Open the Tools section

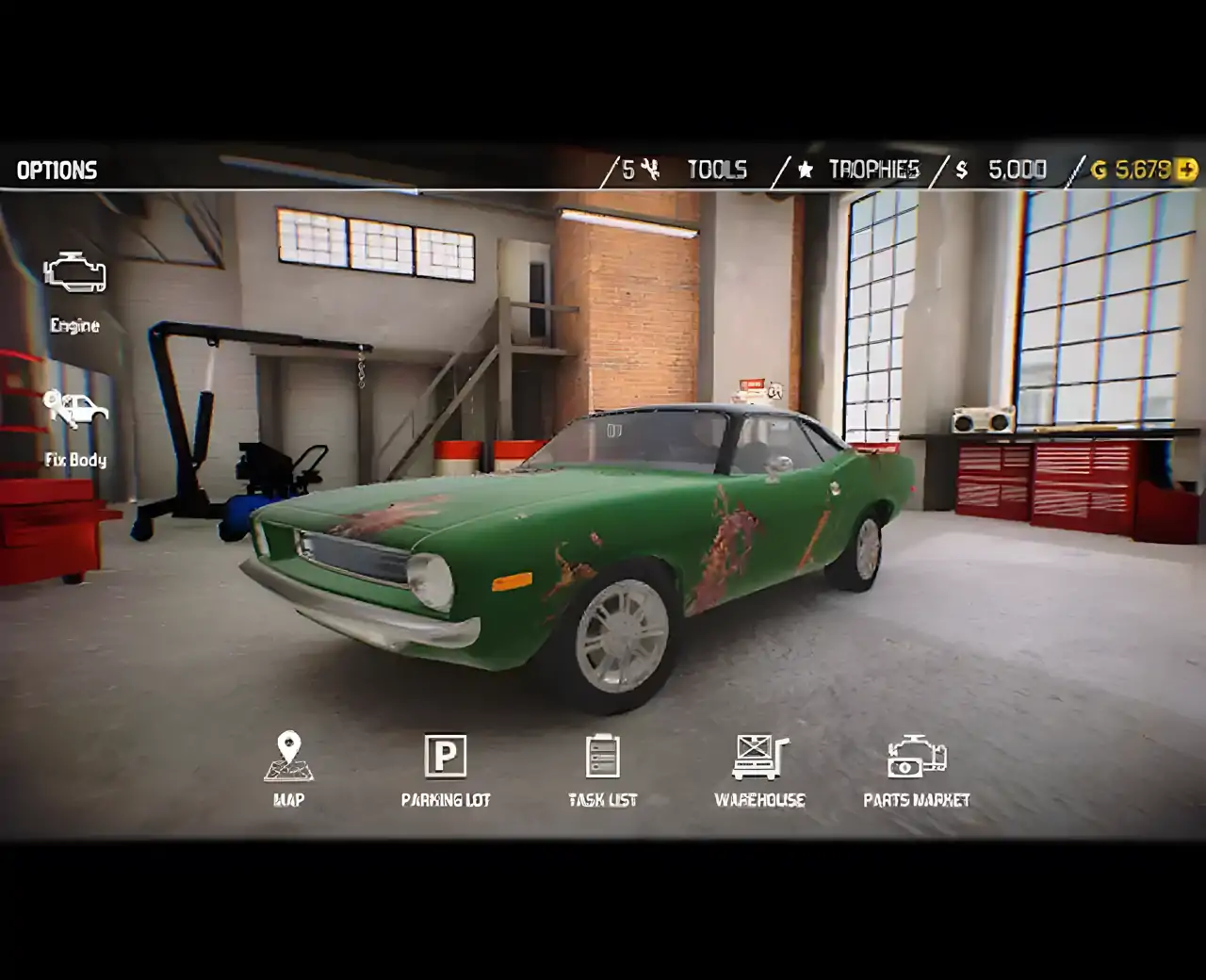[x=716, y=170]
